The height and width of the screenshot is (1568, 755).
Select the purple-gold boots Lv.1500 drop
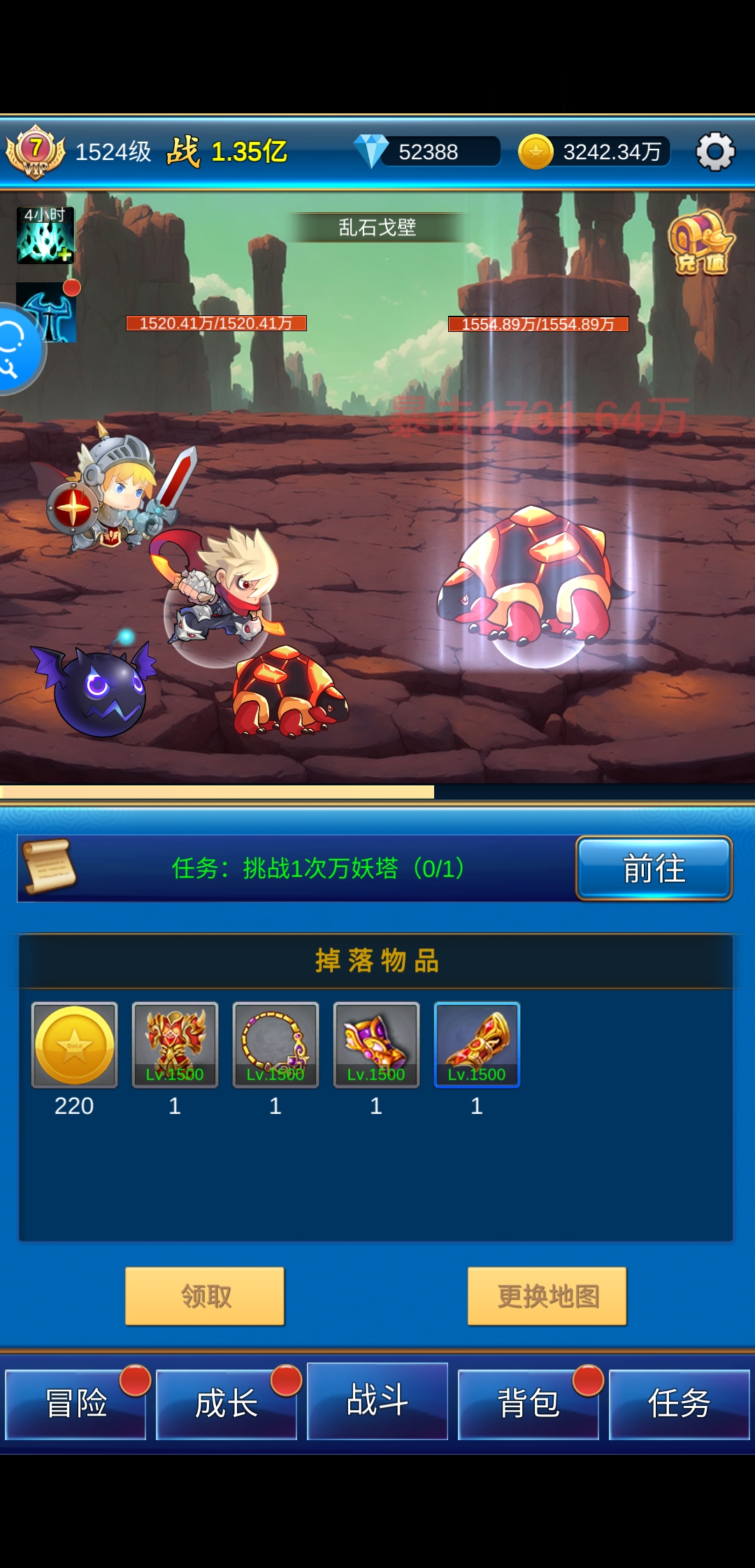click(376, 1045)
